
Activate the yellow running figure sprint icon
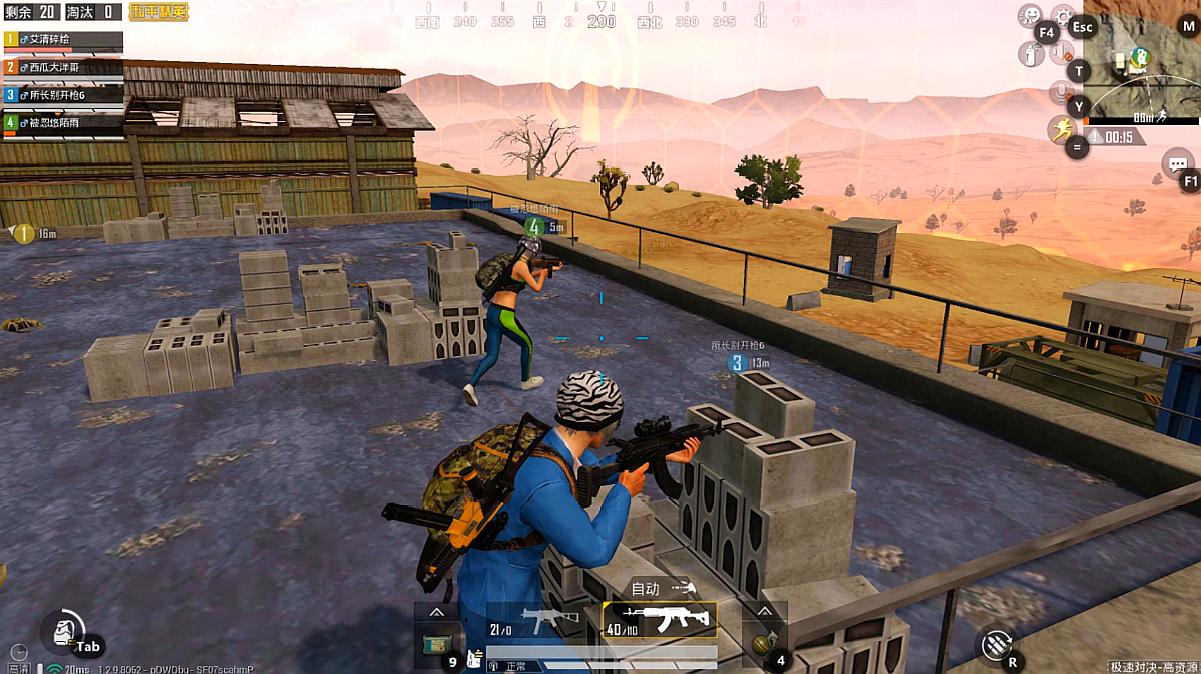coord(1061,130)
